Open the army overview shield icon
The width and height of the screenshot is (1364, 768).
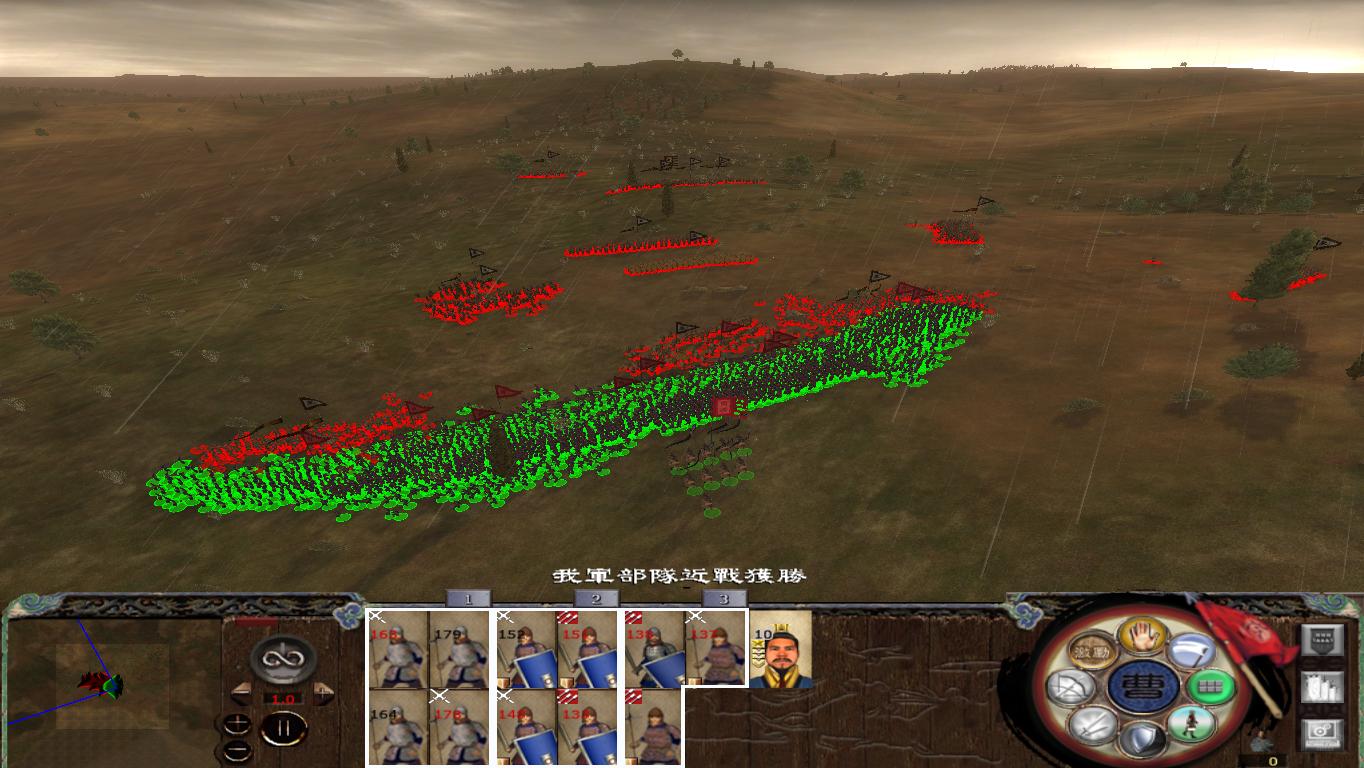[x=1323, y=639]
